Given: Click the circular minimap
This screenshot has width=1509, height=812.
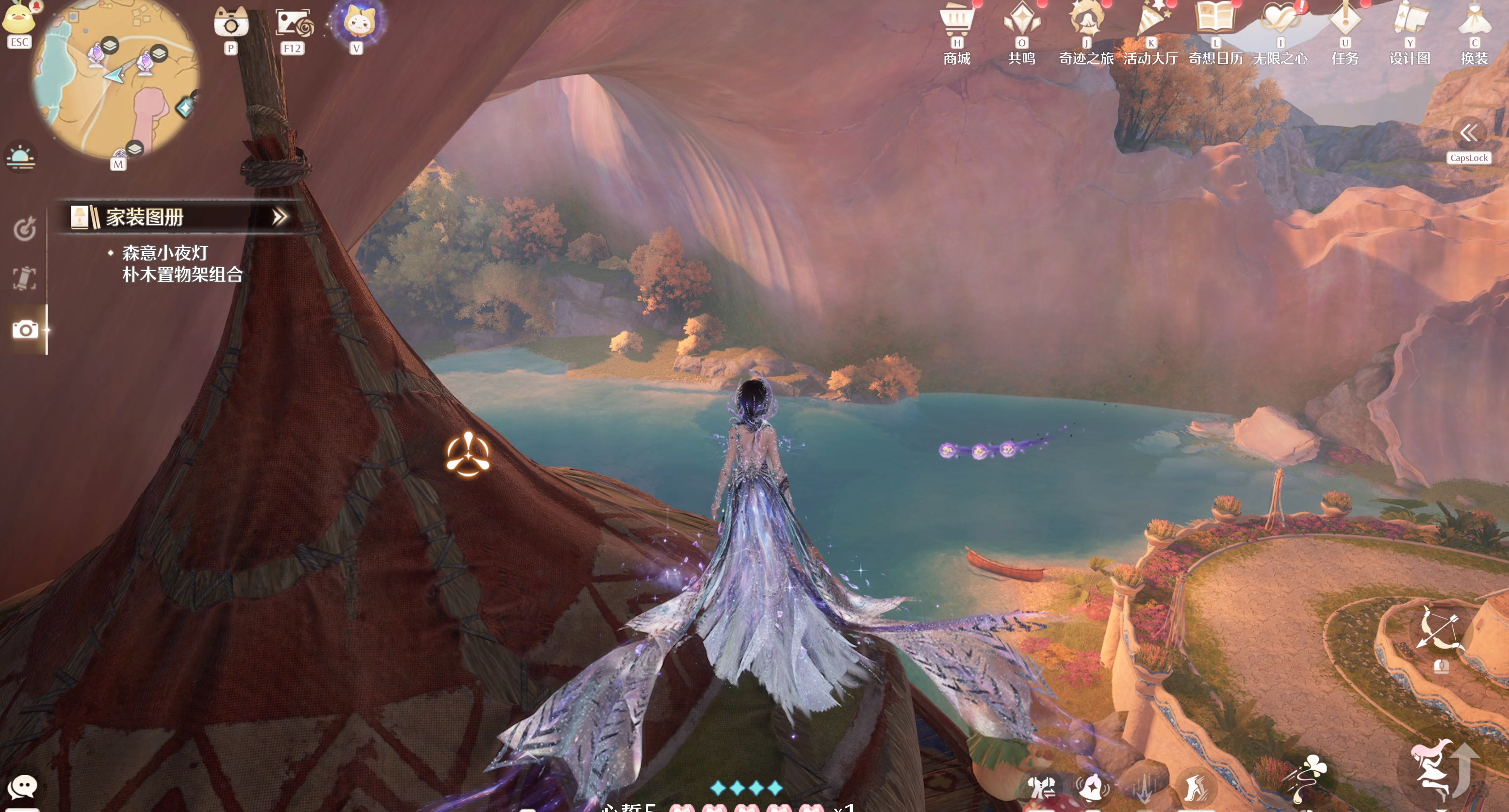Looking at the screenshot, I should pos(115,79).
